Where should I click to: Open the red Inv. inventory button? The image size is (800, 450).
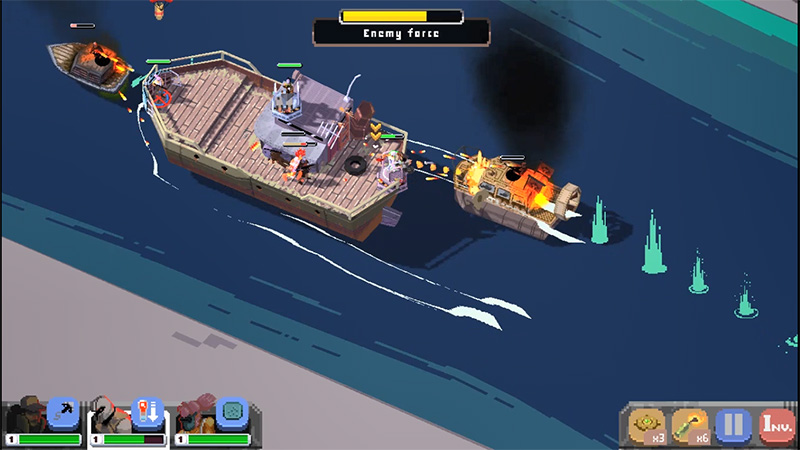tap(776, 425)
